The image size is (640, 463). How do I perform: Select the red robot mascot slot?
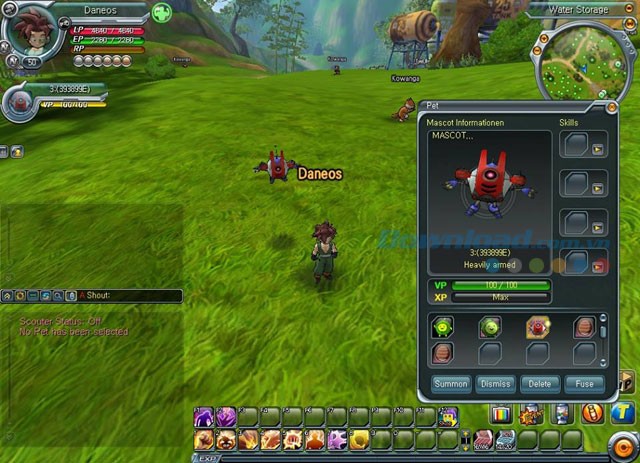pyautogui.click(x=537, y=327)
